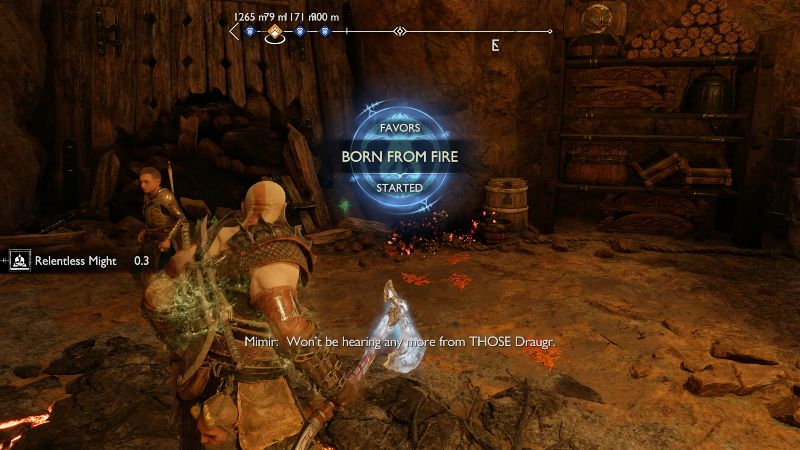Open the Born From Fire favor notification
Image resolution: width=800 pixels, height=450 pixels.
click(x=400, y=157)
